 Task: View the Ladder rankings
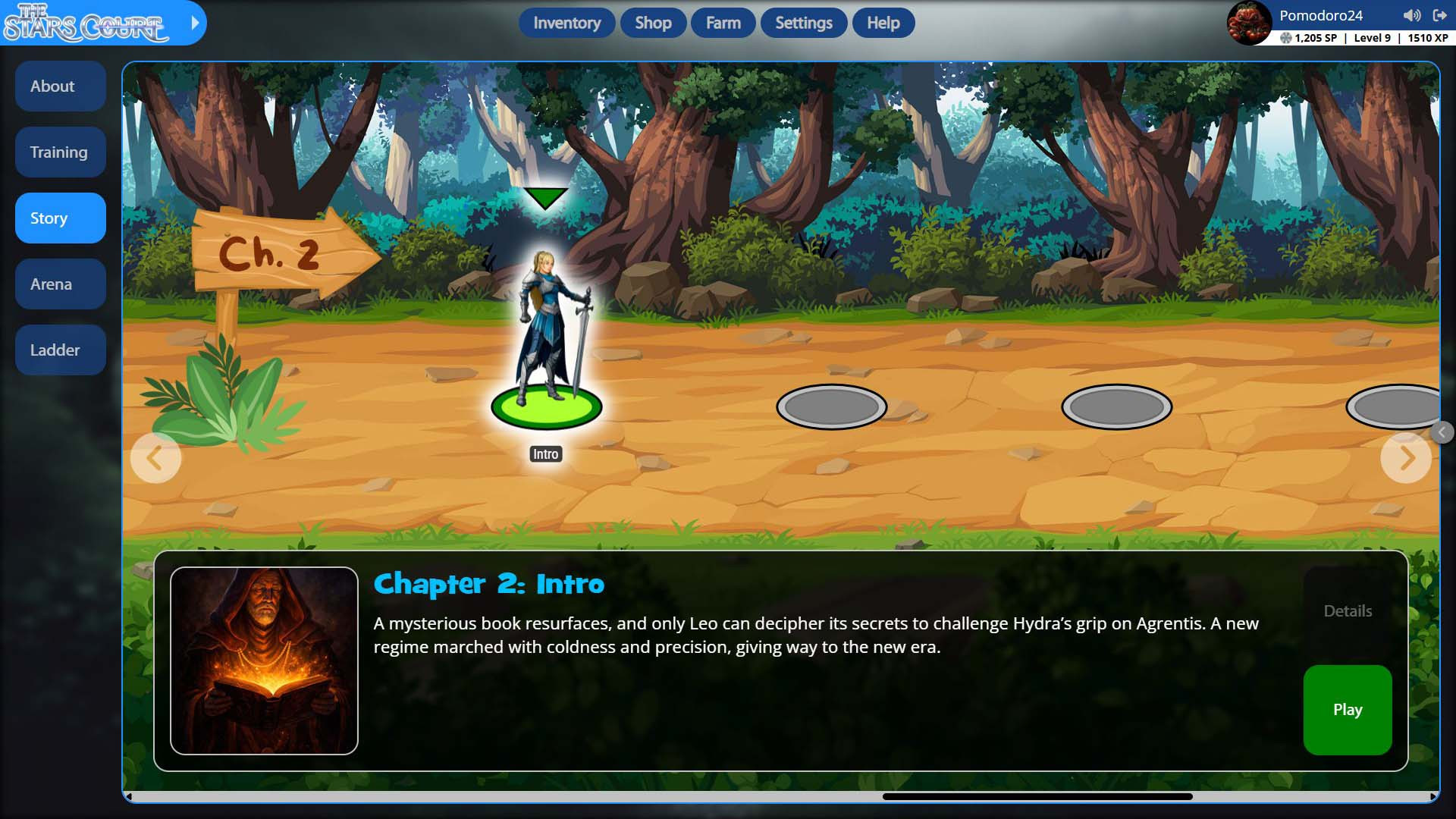pyautogui.click(x=60, y=350)
